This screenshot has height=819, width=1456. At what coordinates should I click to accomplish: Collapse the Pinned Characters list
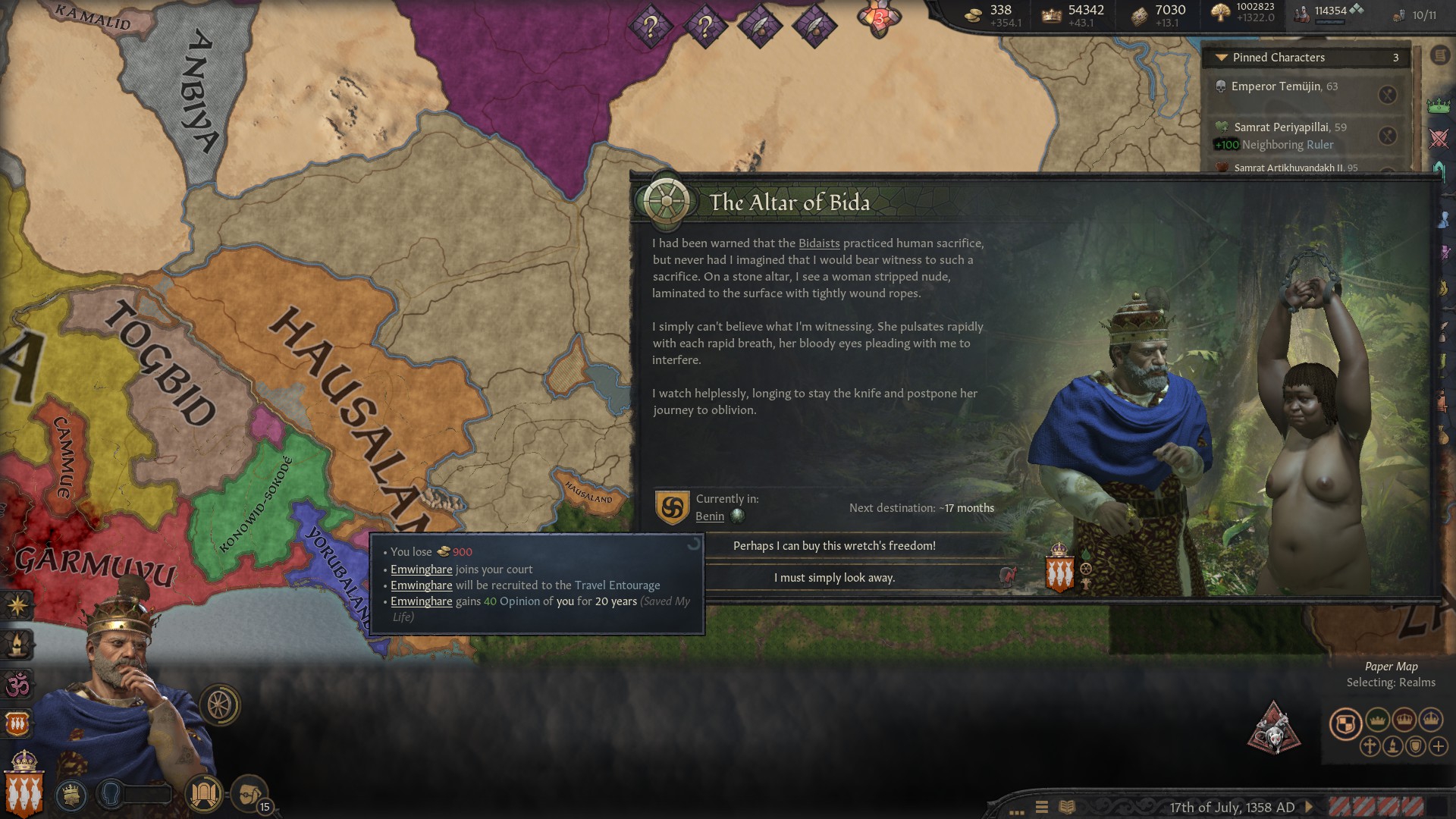pyautogui.click(x=1221, y=58)
